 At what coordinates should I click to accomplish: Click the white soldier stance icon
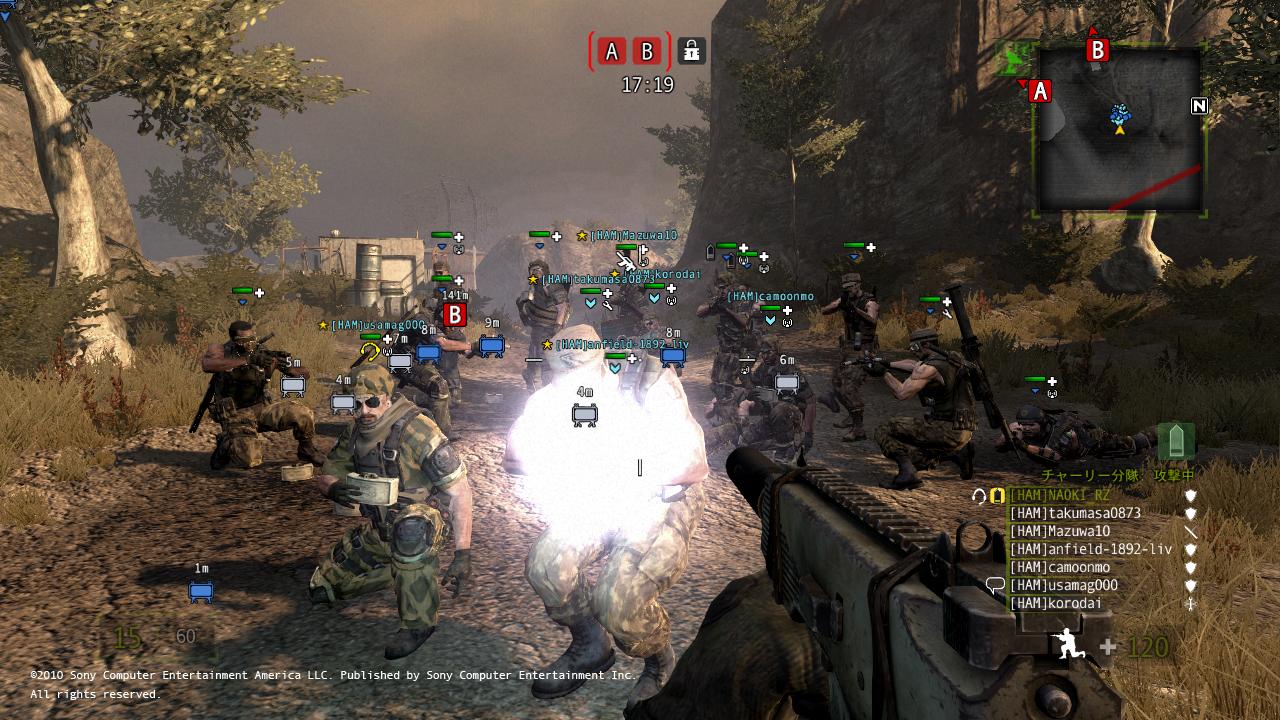click(1070, 645)
